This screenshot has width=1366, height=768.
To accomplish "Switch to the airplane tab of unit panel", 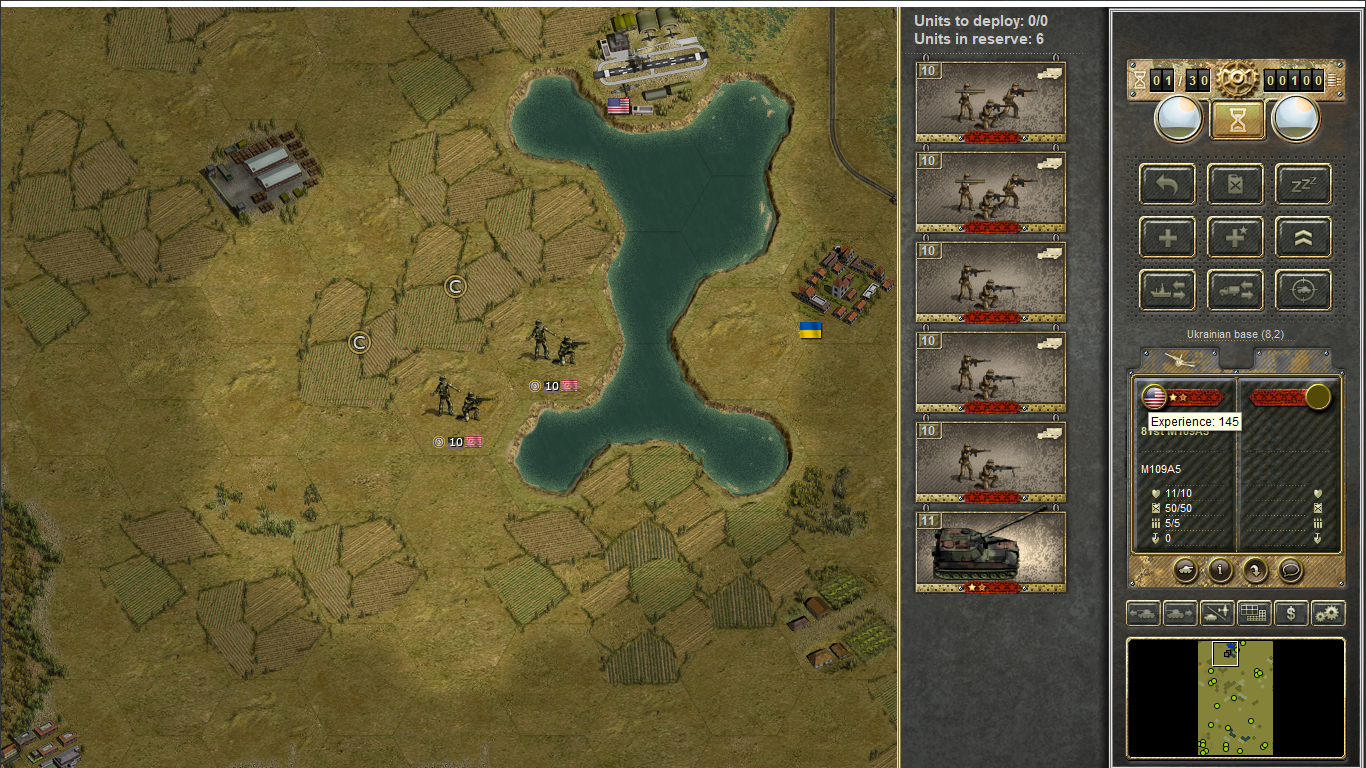I will pos(1181,359).
